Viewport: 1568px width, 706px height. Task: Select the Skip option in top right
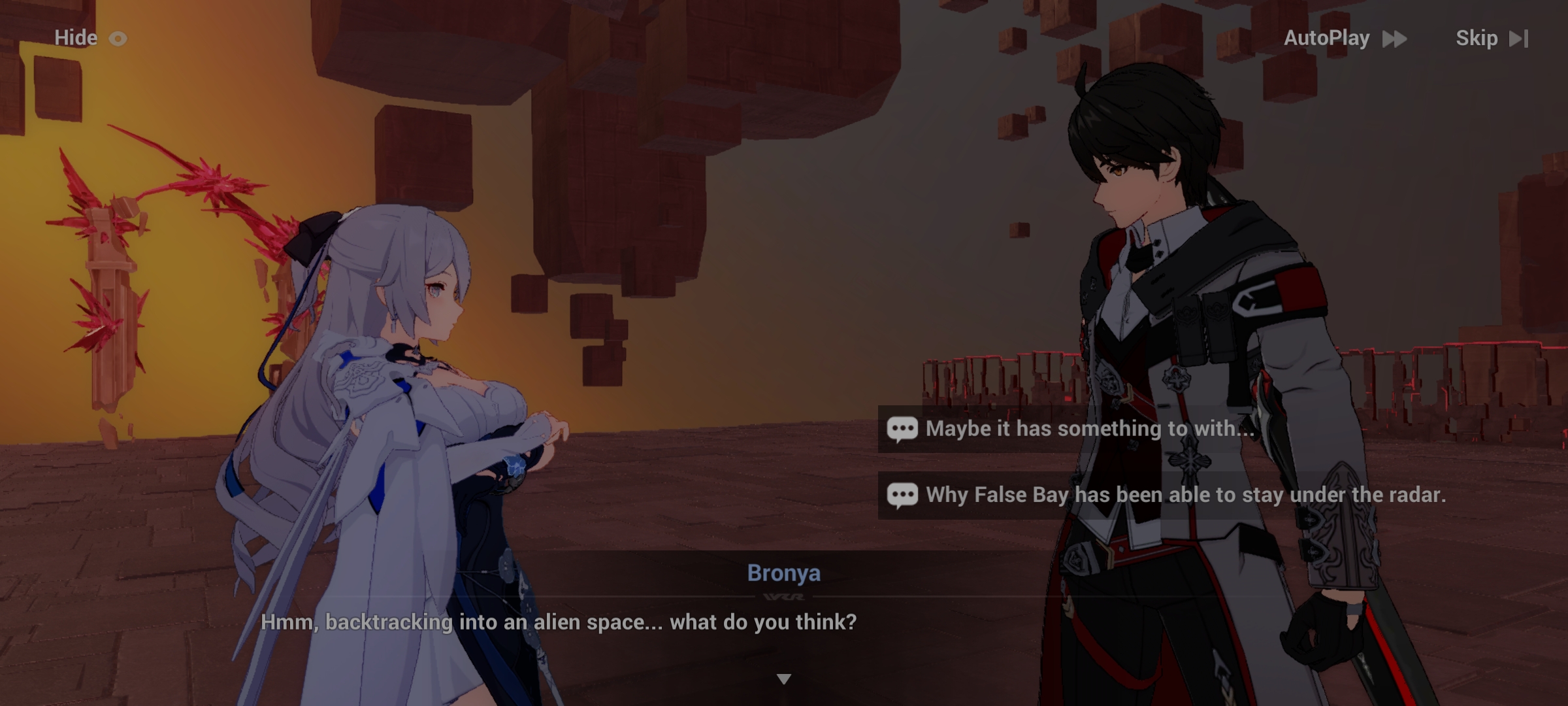[x=1480, y=39]
